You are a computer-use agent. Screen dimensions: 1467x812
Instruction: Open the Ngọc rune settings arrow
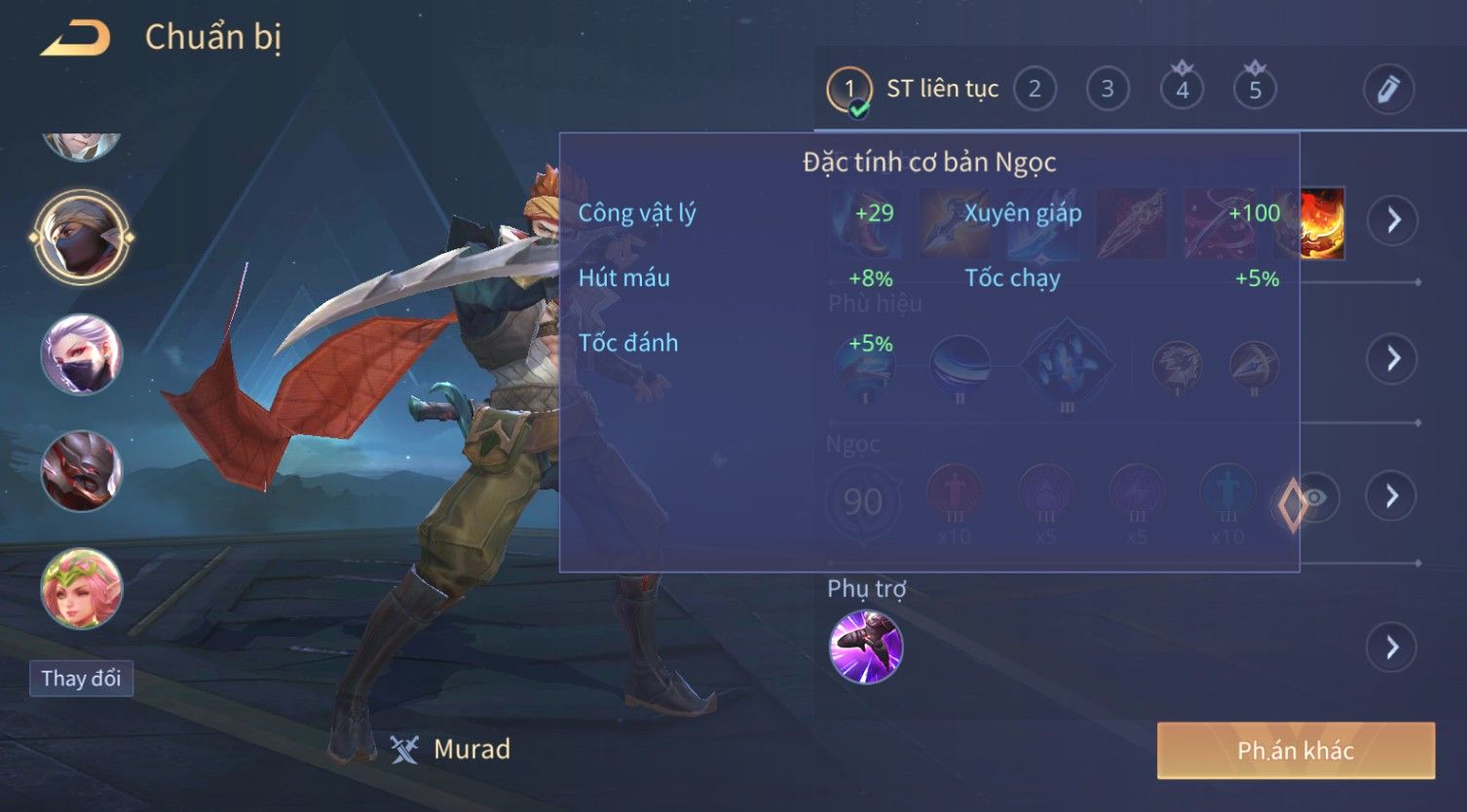[1393, 497]
